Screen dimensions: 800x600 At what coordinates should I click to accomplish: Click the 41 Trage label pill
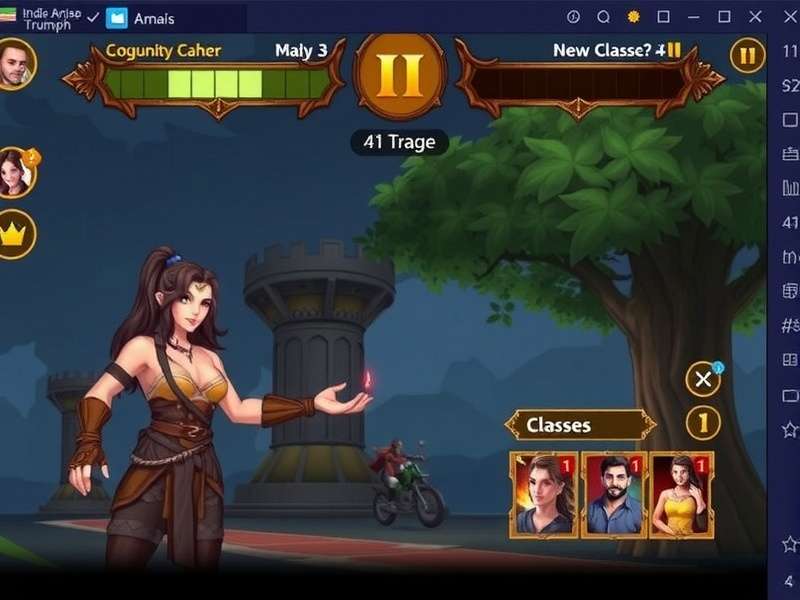399,142
